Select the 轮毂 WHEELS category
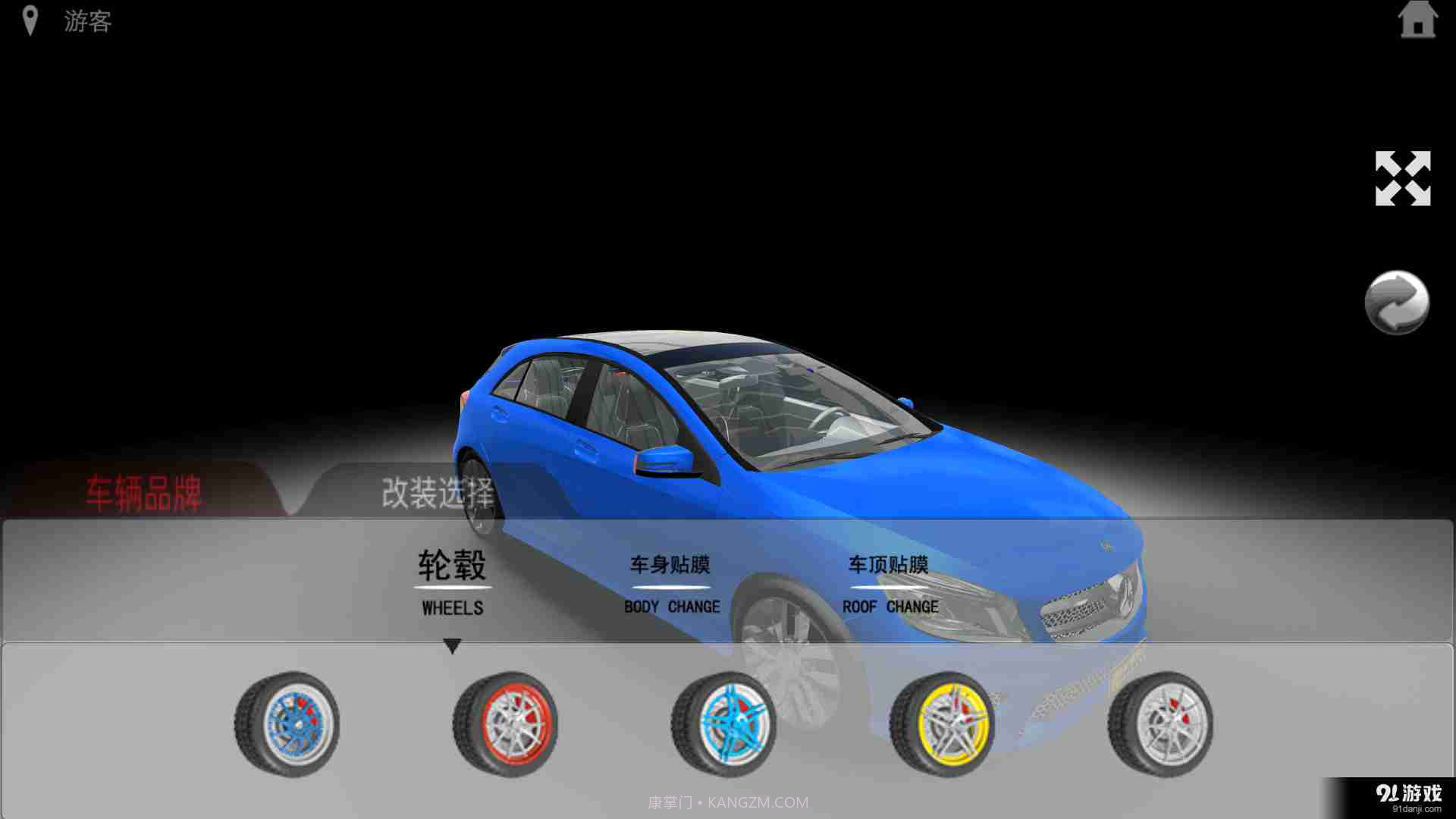Viewport: 1456px width, 819px height. tap(453, 582)
